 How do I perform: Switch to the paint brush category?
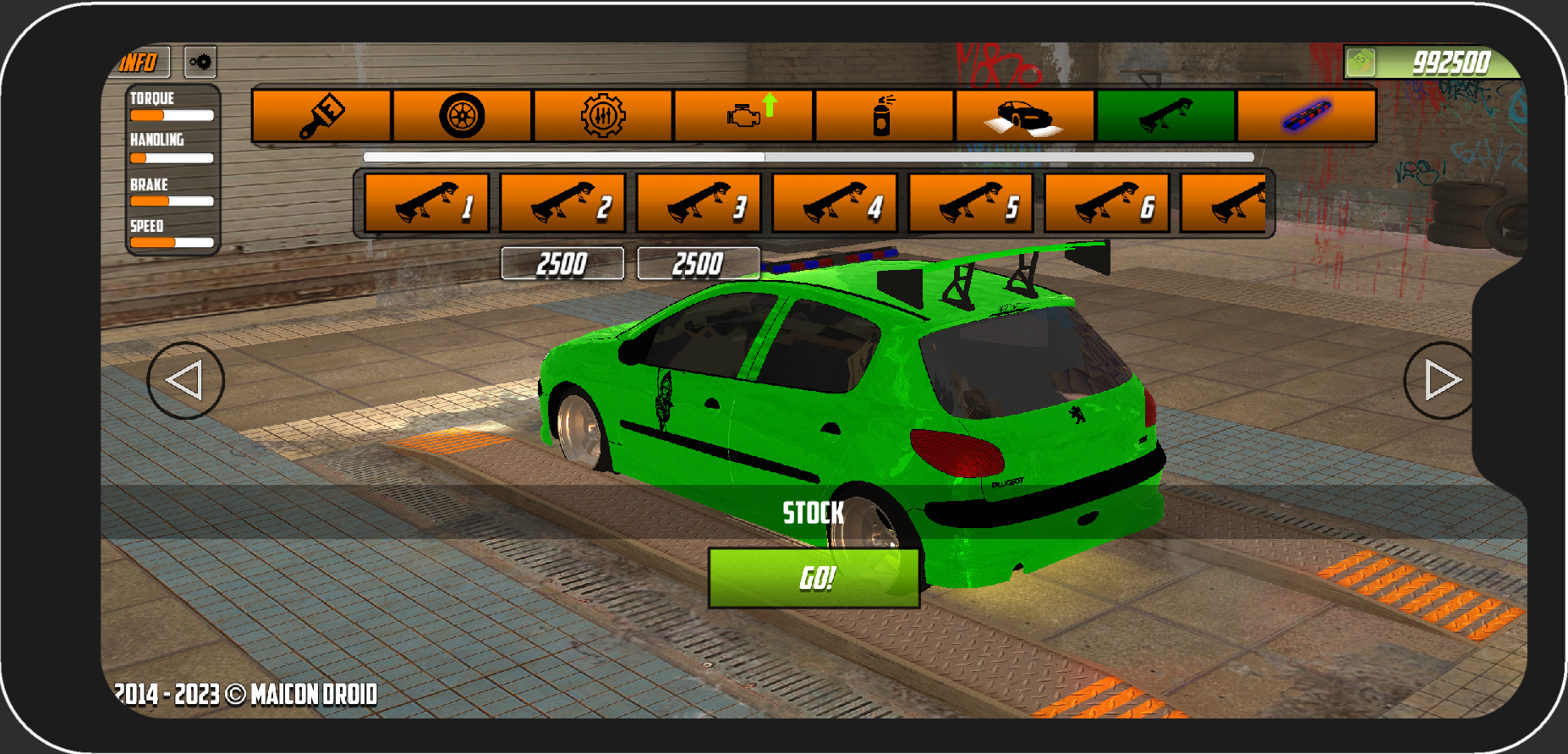(x=322, y=115)
